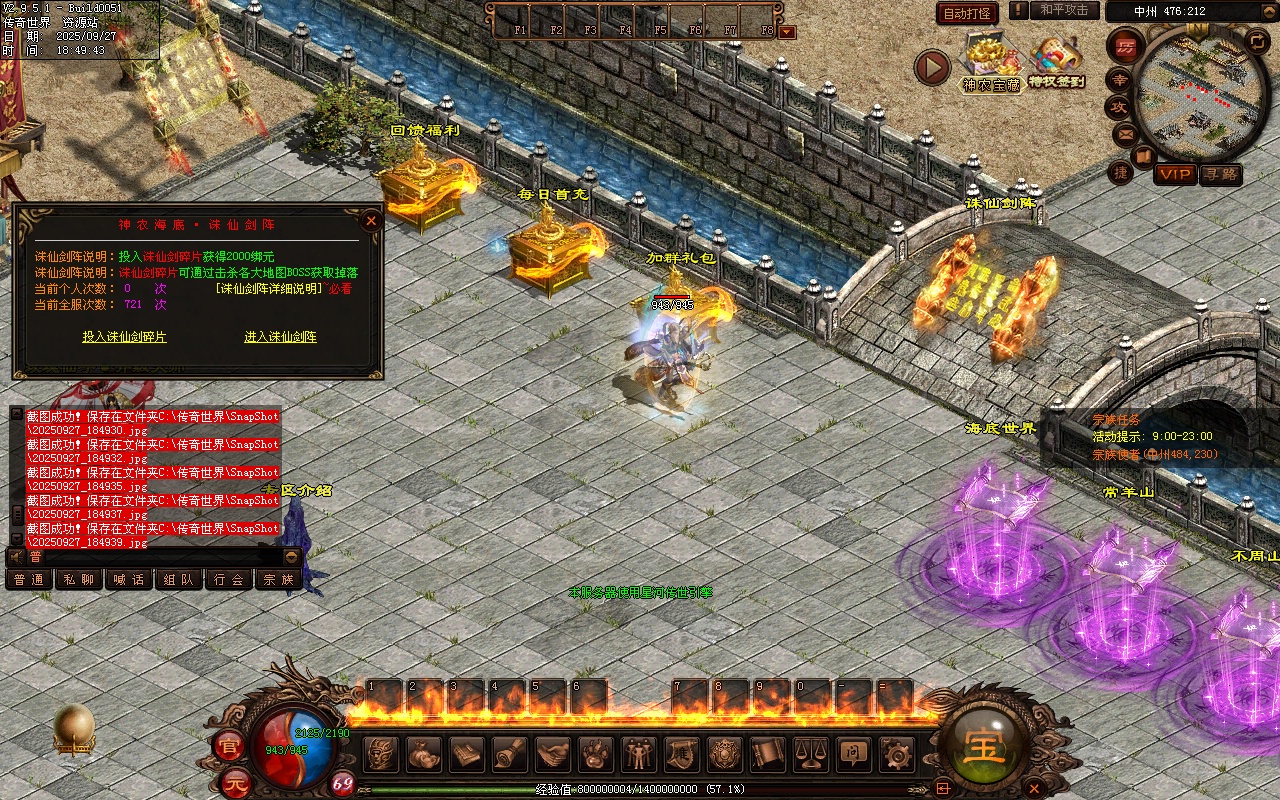Close the 诛仙剑阵 dialog window

(371, 221)
